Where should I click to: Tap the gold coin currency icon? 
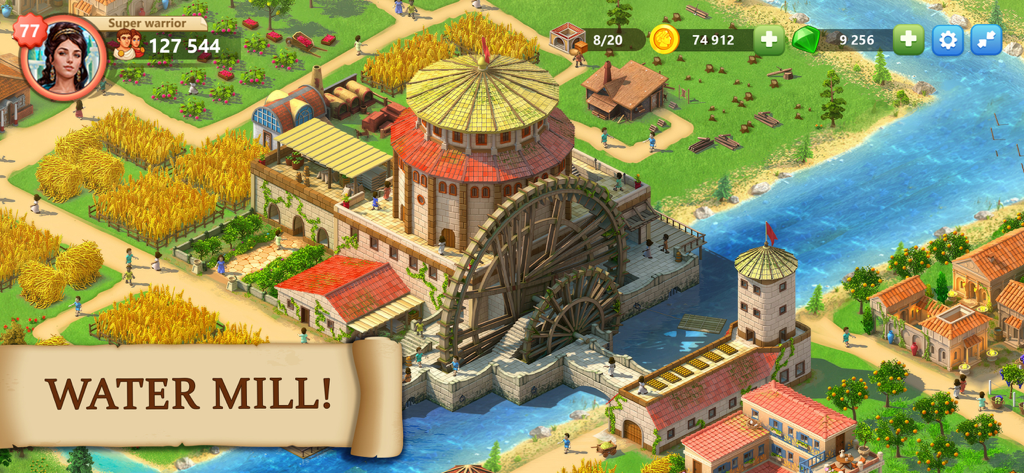(664, 40)
